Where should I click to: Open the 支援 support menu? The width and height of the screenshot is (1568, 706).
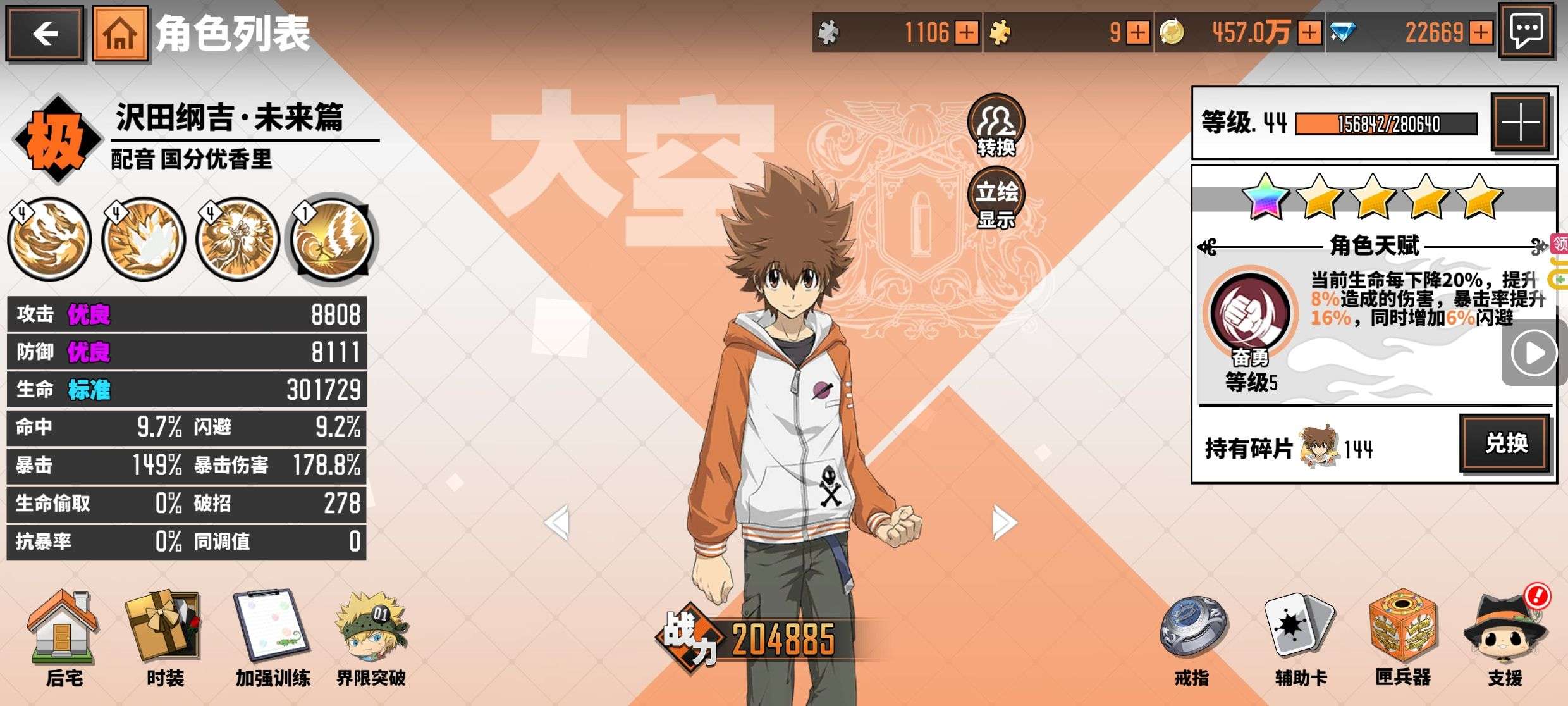tap(1505, 636)
